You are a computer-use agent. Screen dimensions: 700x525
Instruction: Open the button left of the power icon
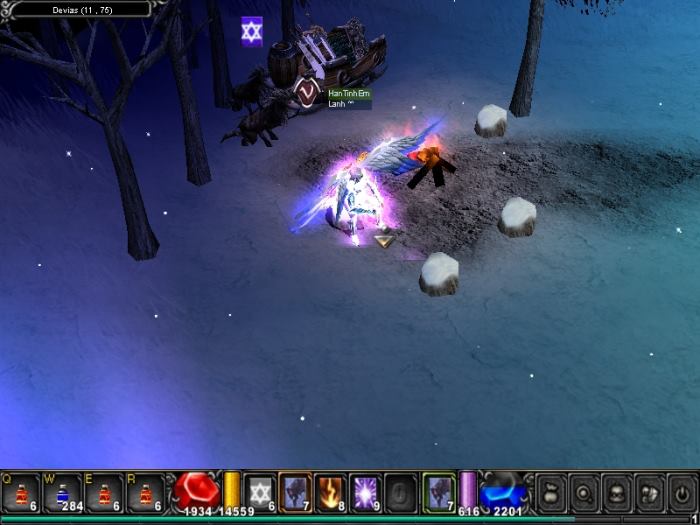(650, 492)
